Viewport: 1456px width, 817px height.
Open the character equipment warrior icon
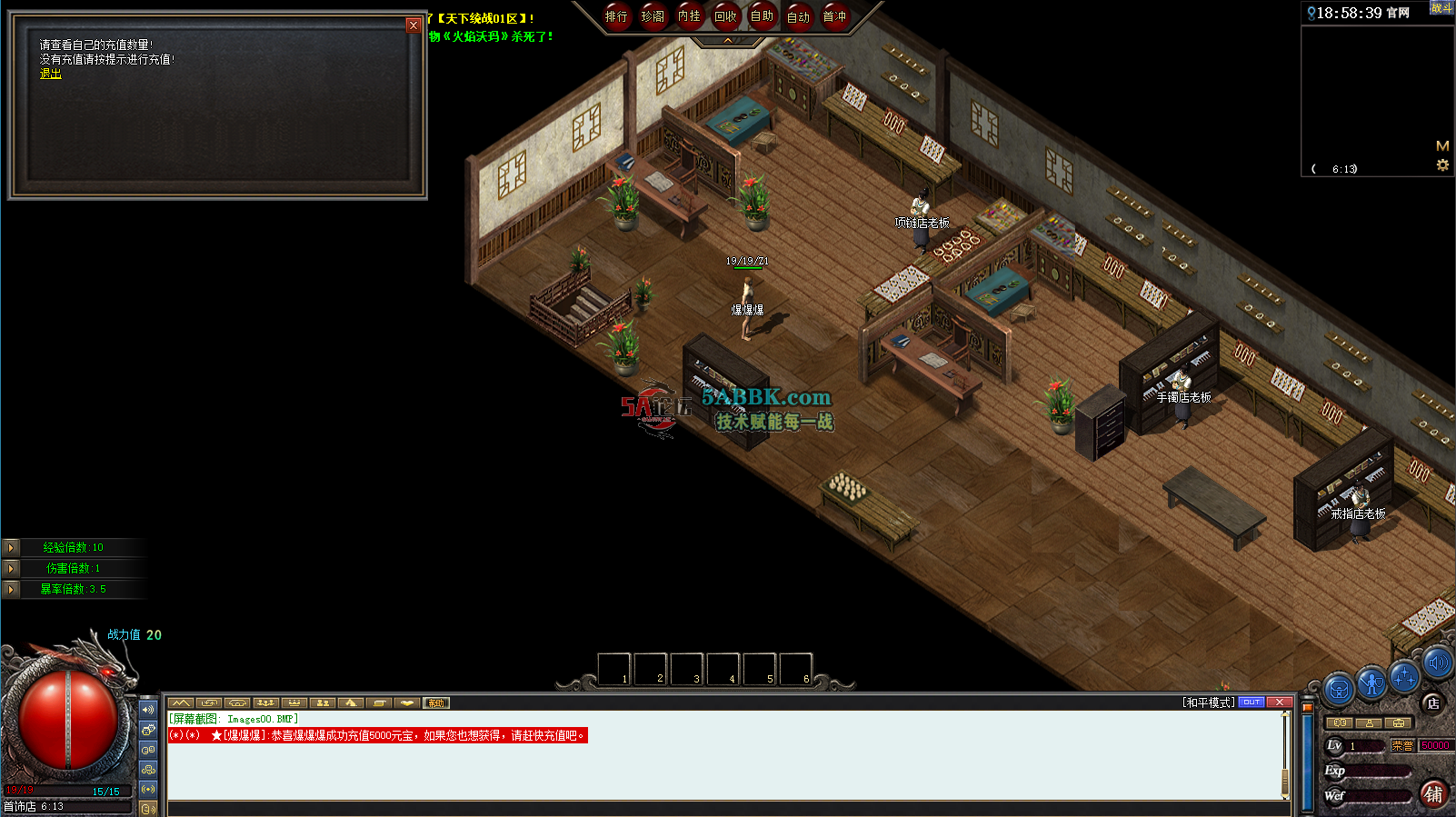1371,682
